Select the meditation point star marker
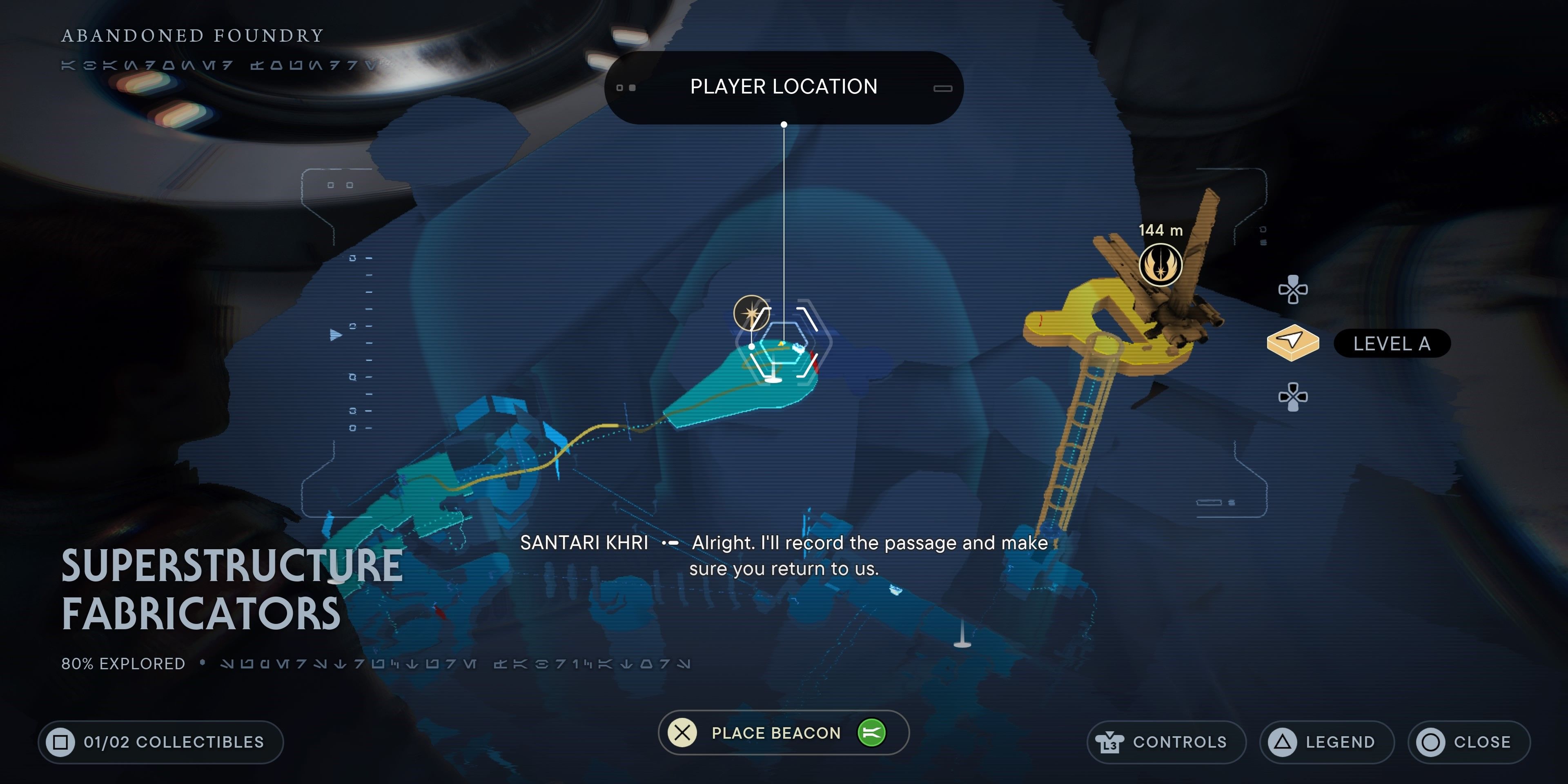Viewport: 1568px width, 784px height. tap(751, 314)
